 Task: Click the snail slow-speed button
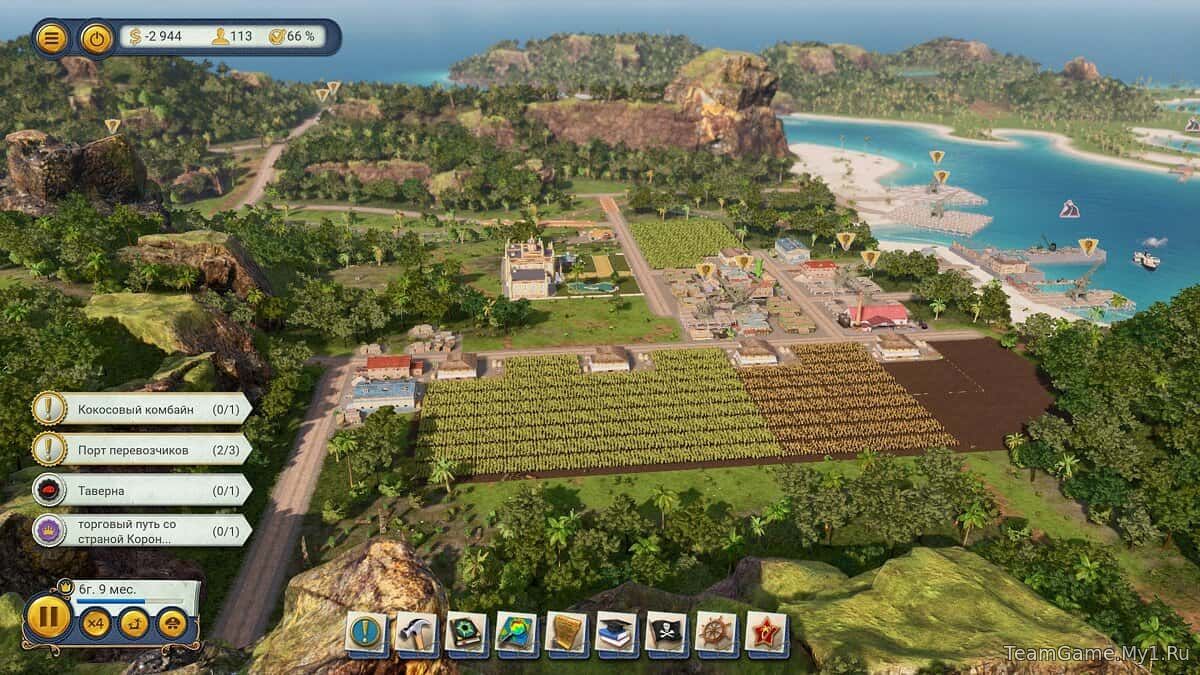pos(134,623)
